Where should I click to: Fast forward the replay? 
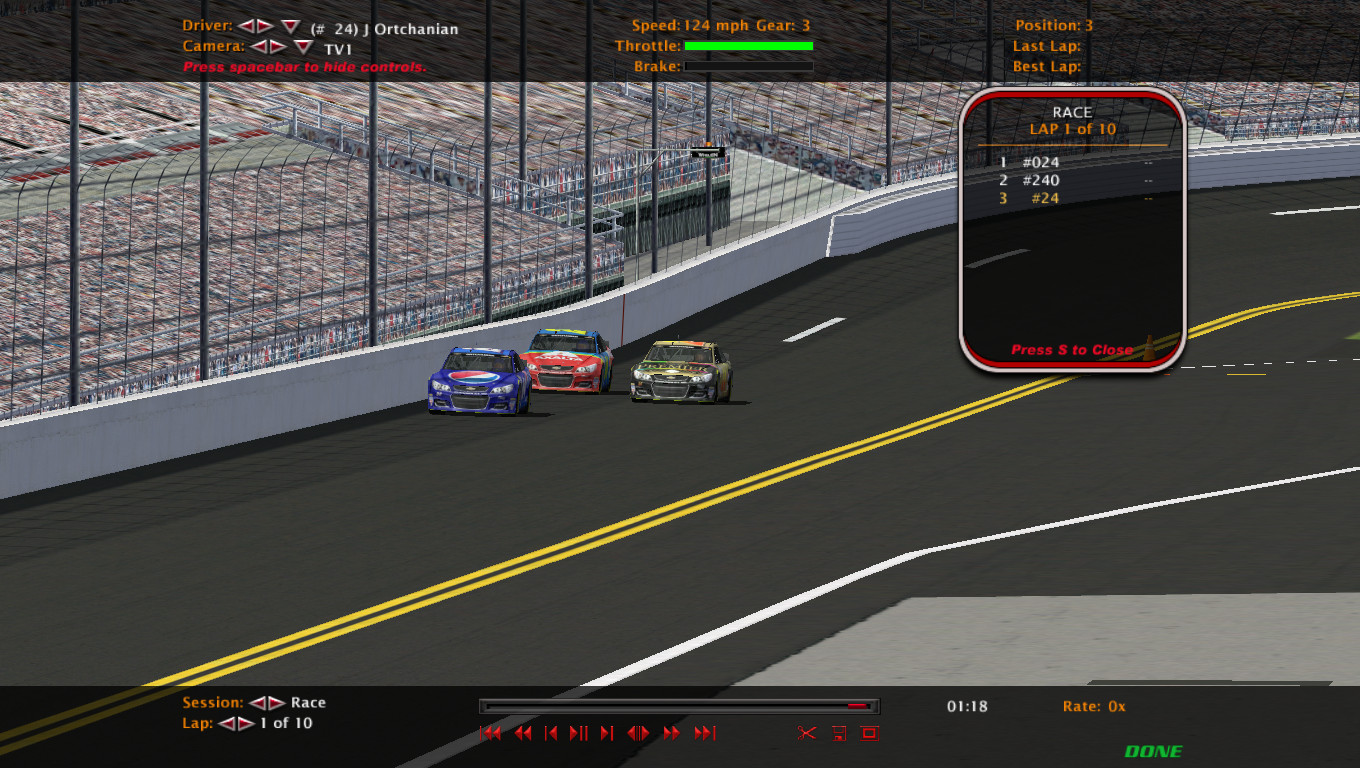(672, 733)
